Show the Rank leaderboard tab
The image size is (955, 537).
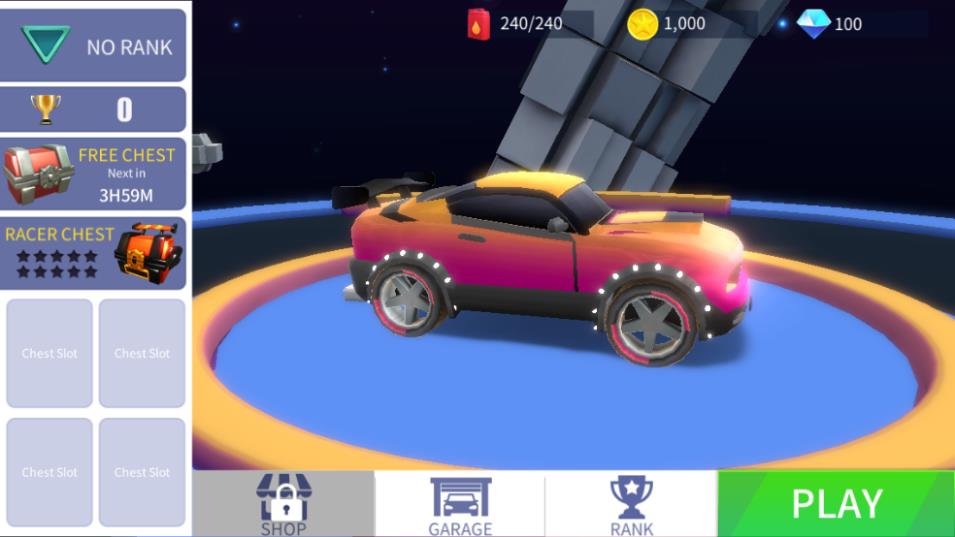pos(631,504)
